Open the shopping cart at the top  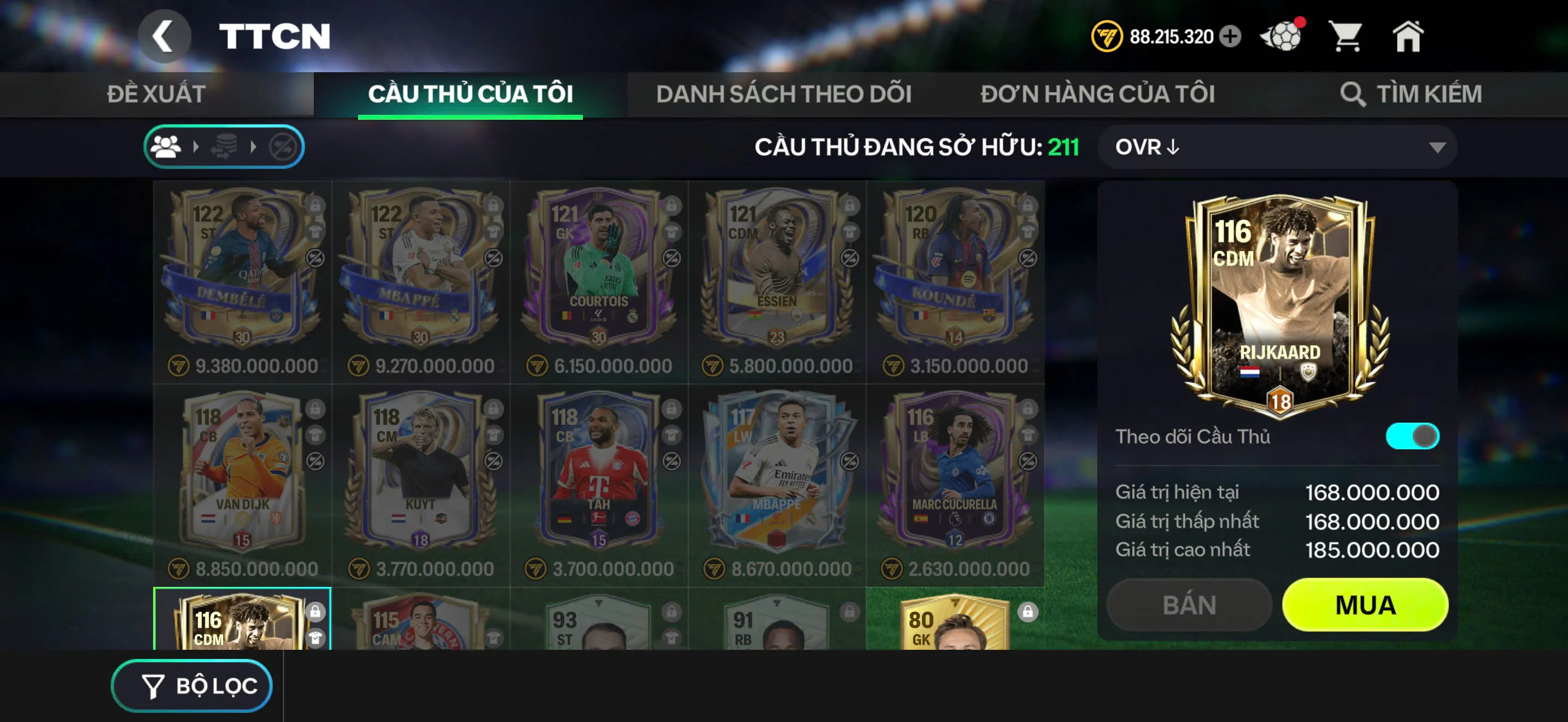coord(1348,37)
